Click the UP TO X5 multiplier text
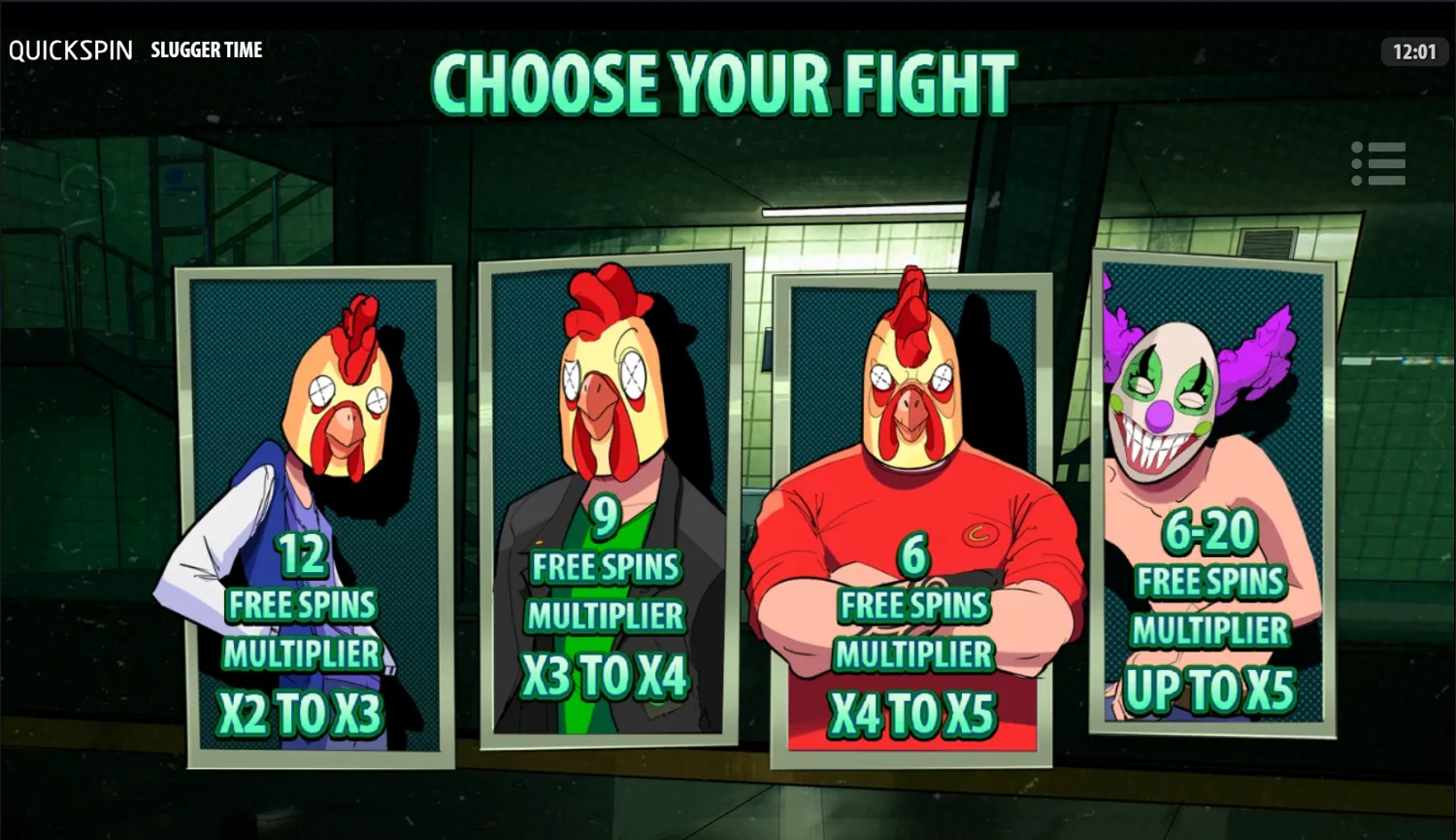The image size is (1456, 840). tap(1210, 686)
